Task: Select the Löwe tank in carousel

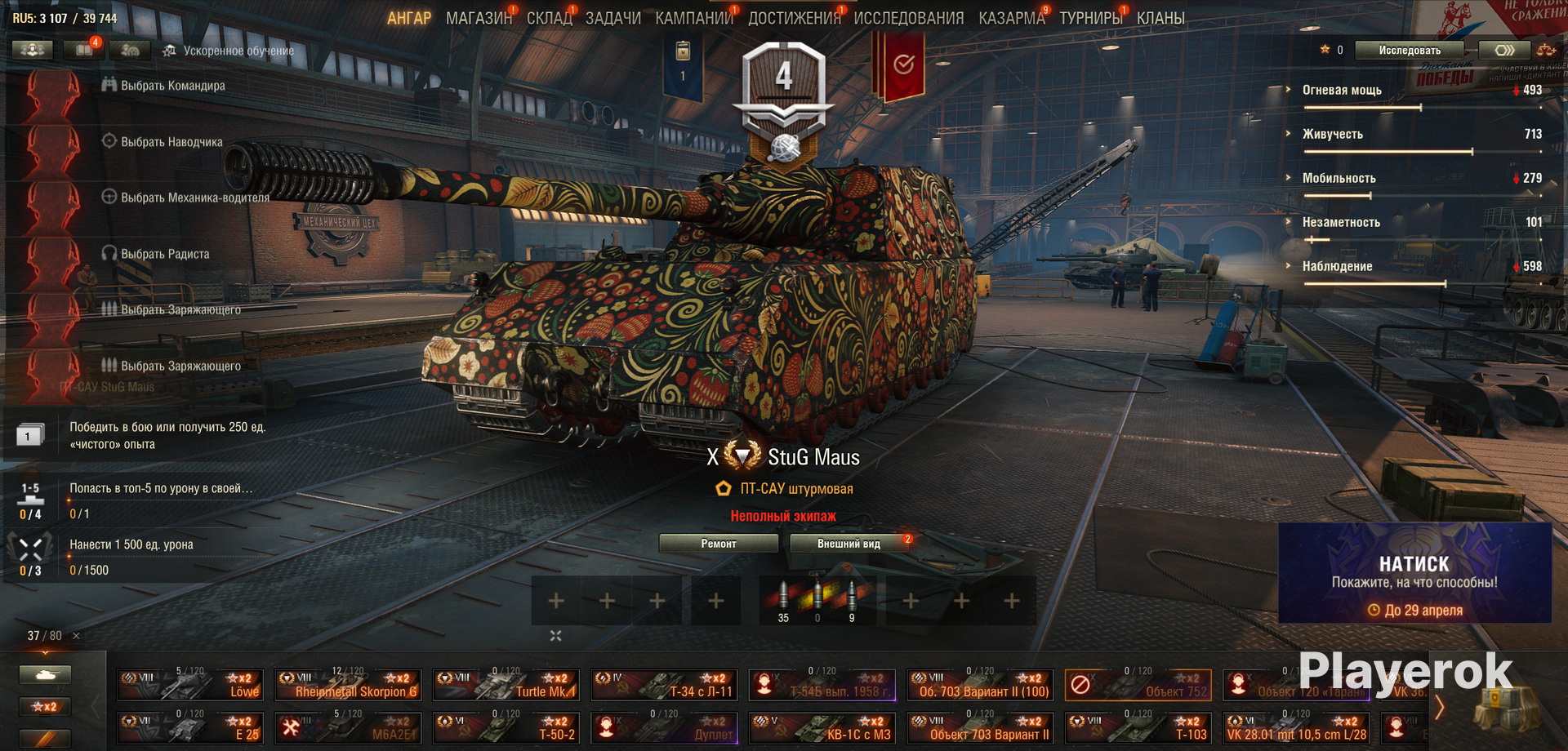Action: (x=189, y=685)
